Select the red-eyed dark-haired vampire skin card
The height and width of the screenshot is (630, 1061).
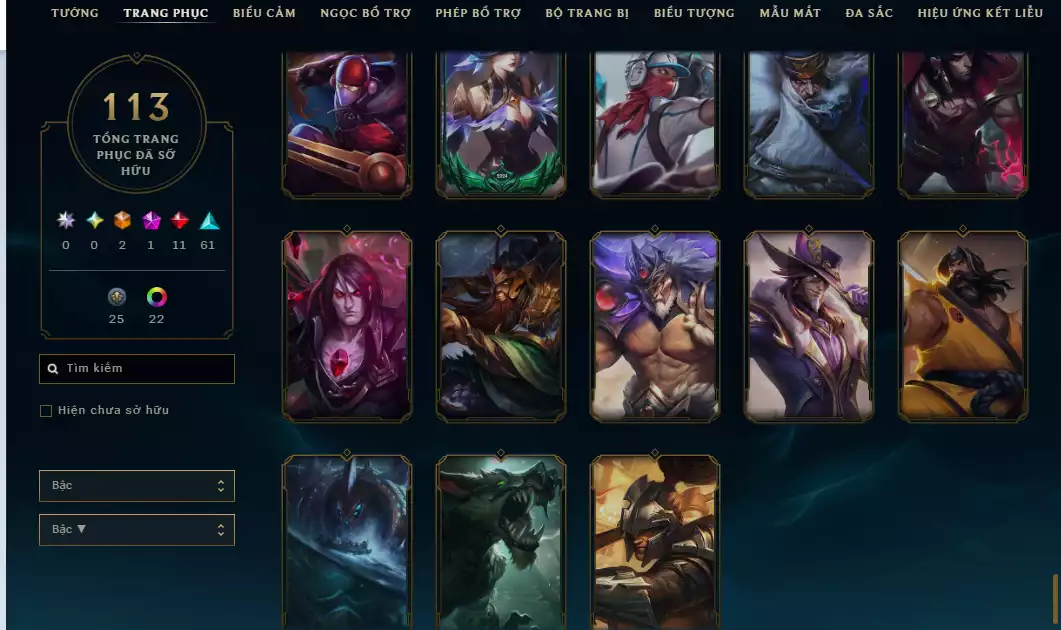pyautogui.click(x=347, y=326)
